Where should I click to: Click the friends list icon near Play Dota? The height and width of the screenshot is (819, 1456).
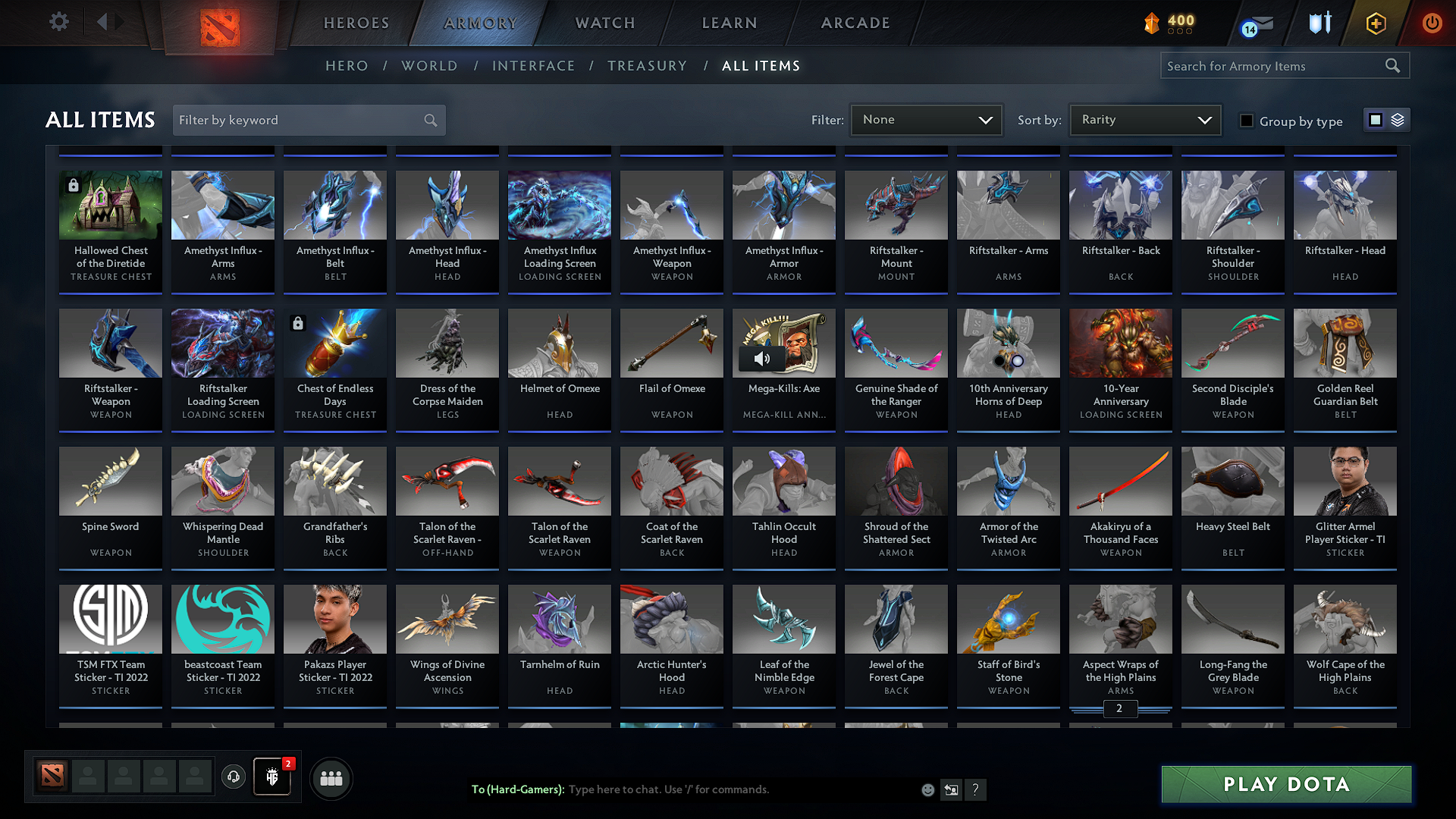click(x=330, y=778)
